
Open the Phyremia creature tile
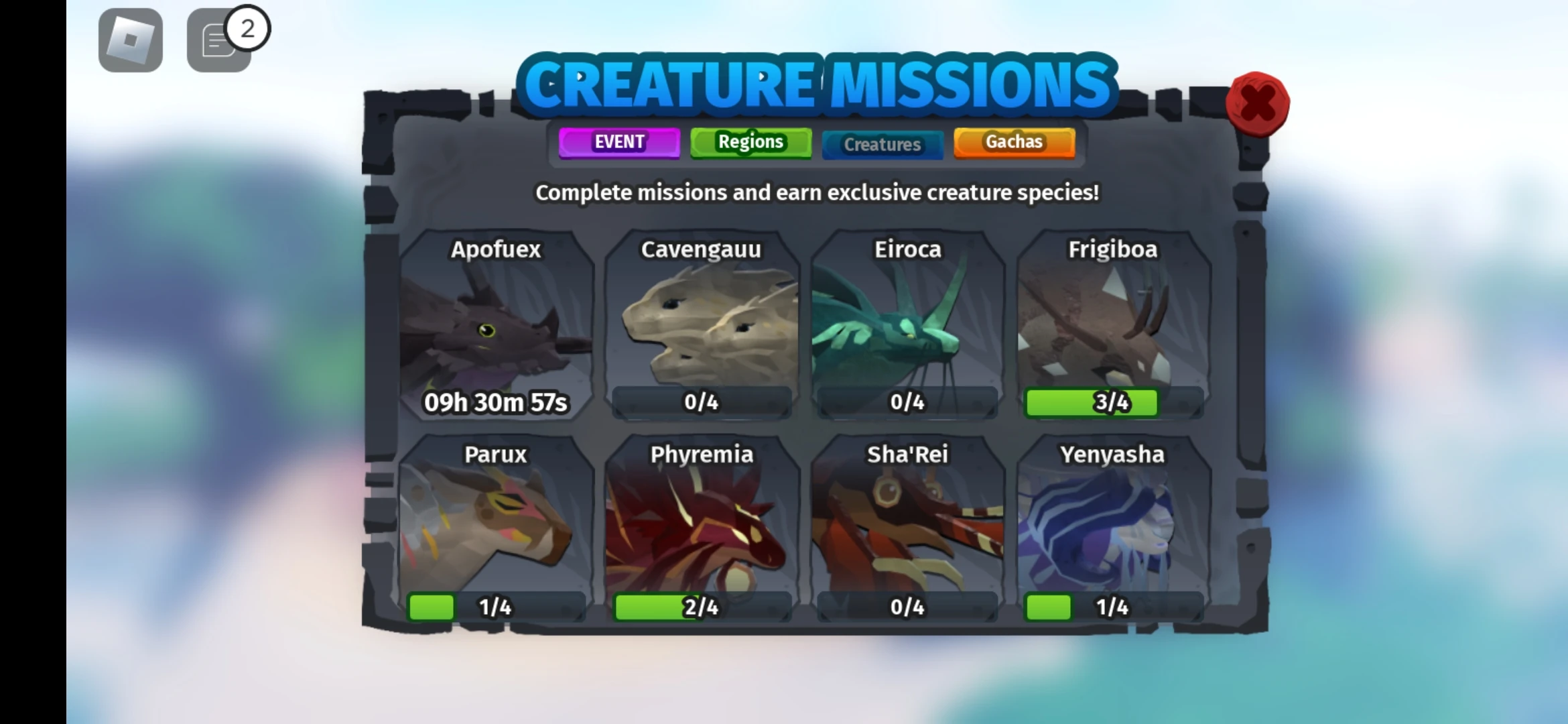702,530
